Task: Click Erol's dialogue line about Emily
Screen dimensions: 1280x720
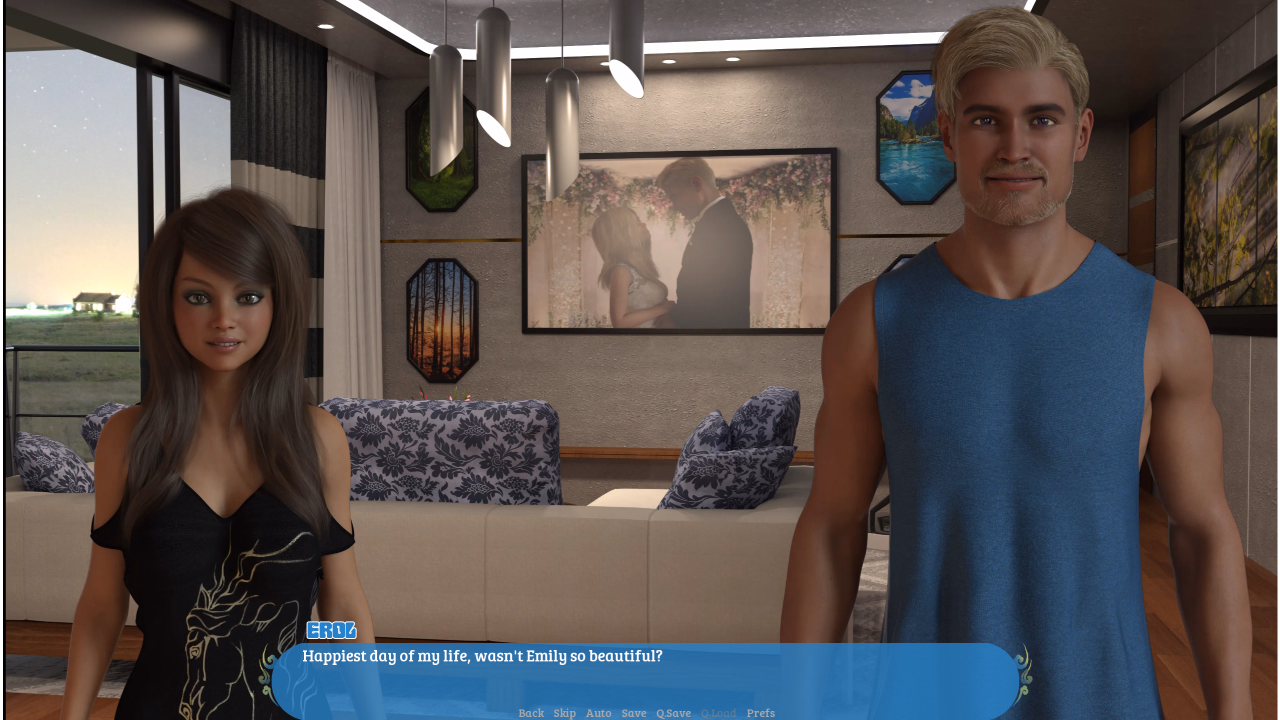Action: [x=482, y=655]
